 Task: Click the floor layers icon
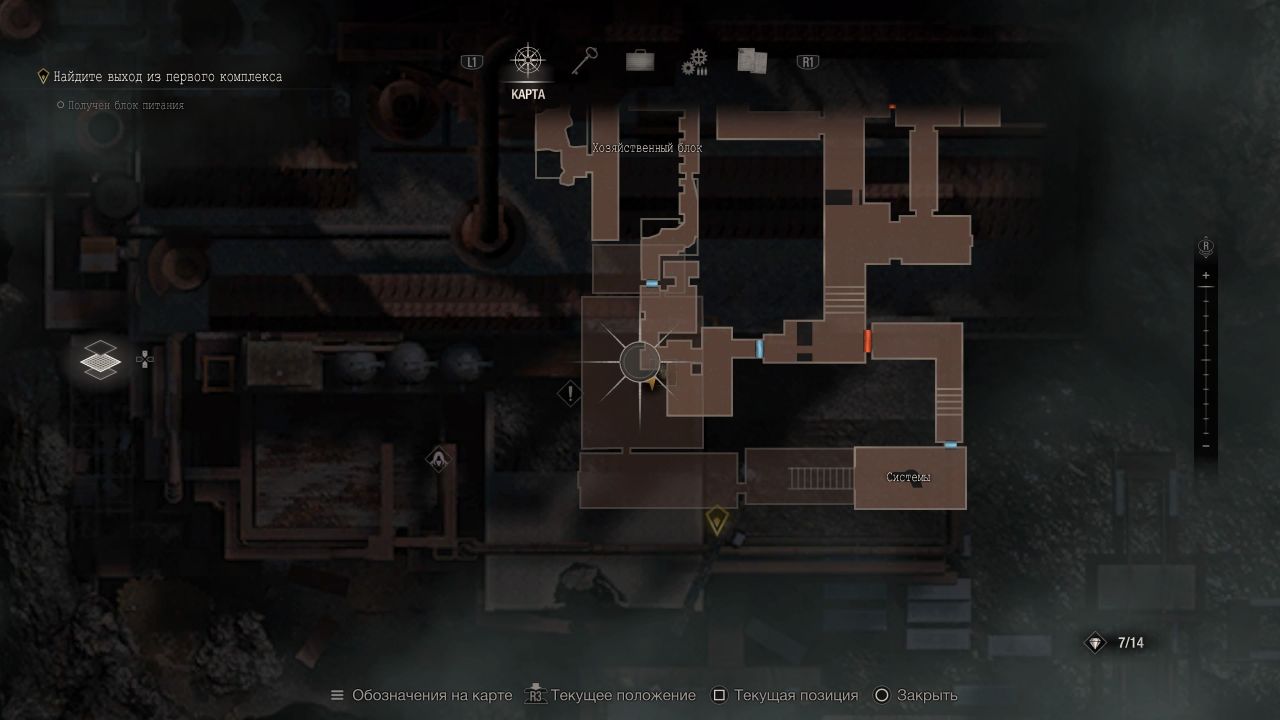coord(101,359)
